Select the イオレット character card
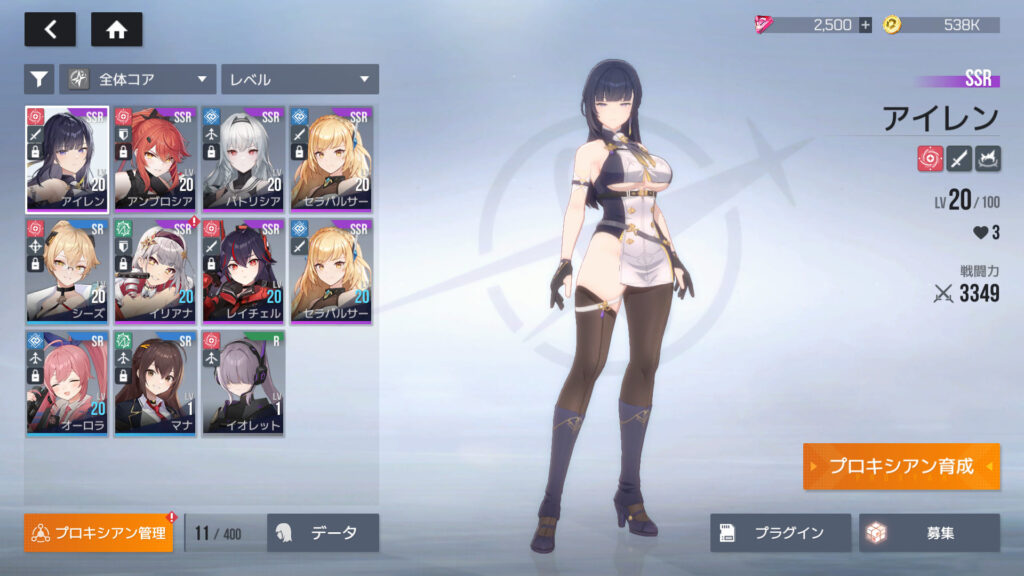The width and height of the screenshot is (1024, 576). point(243,383)
